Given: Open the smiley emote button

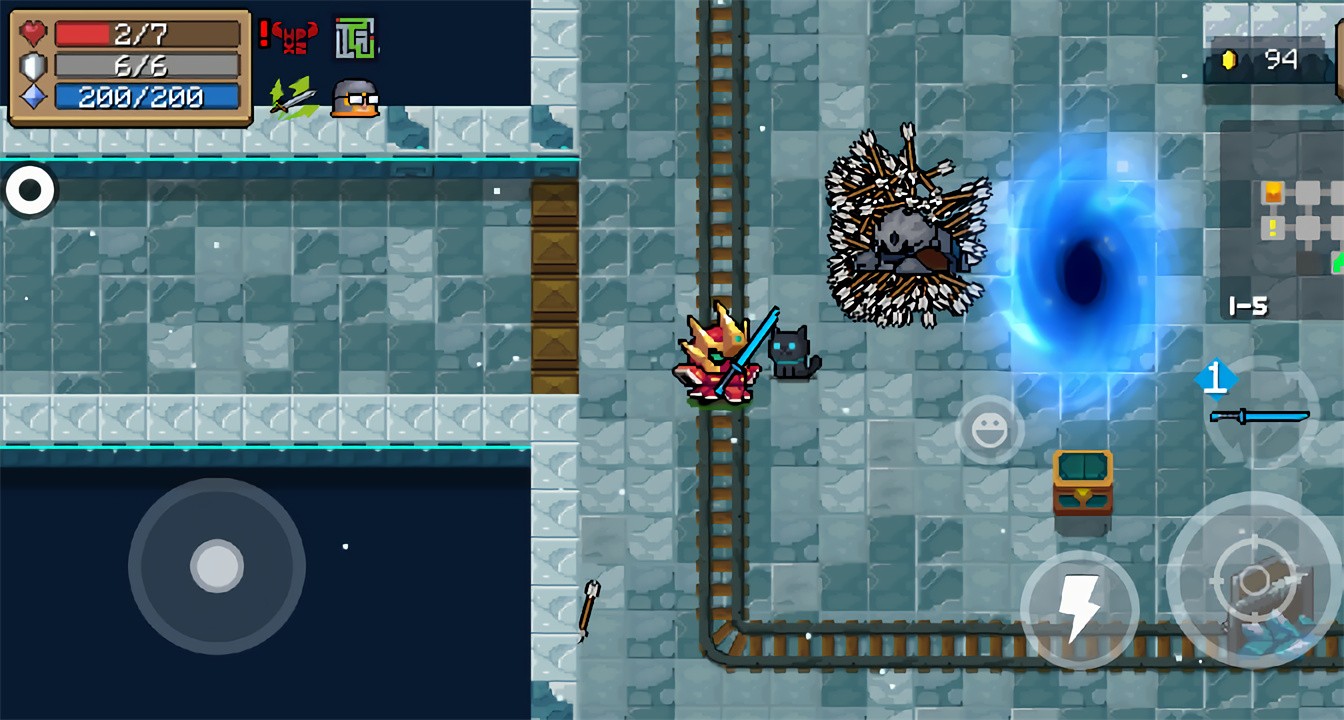Looking at the screenshot, I should [x=989, y=430].
